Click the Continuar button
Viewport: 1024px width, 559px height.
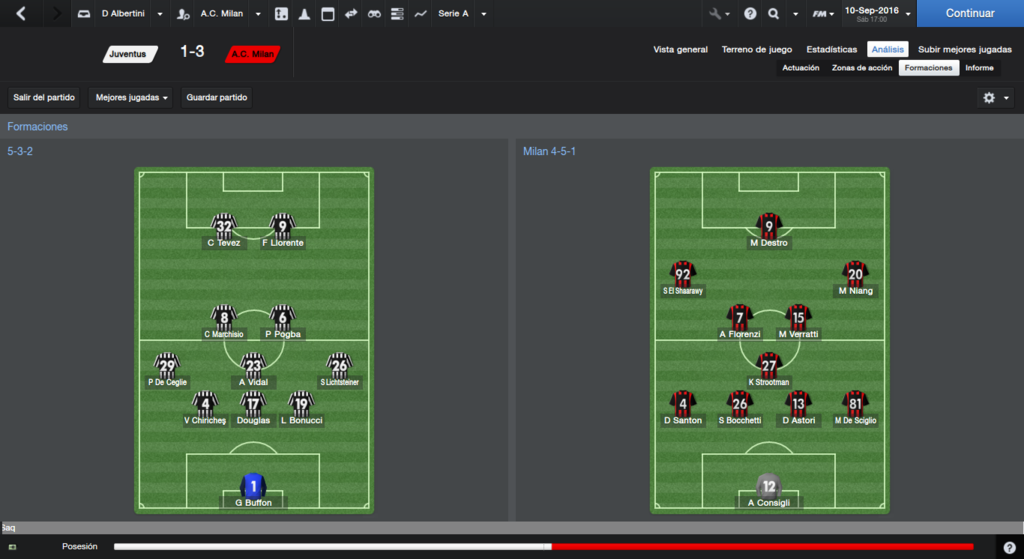coord(969,14)
